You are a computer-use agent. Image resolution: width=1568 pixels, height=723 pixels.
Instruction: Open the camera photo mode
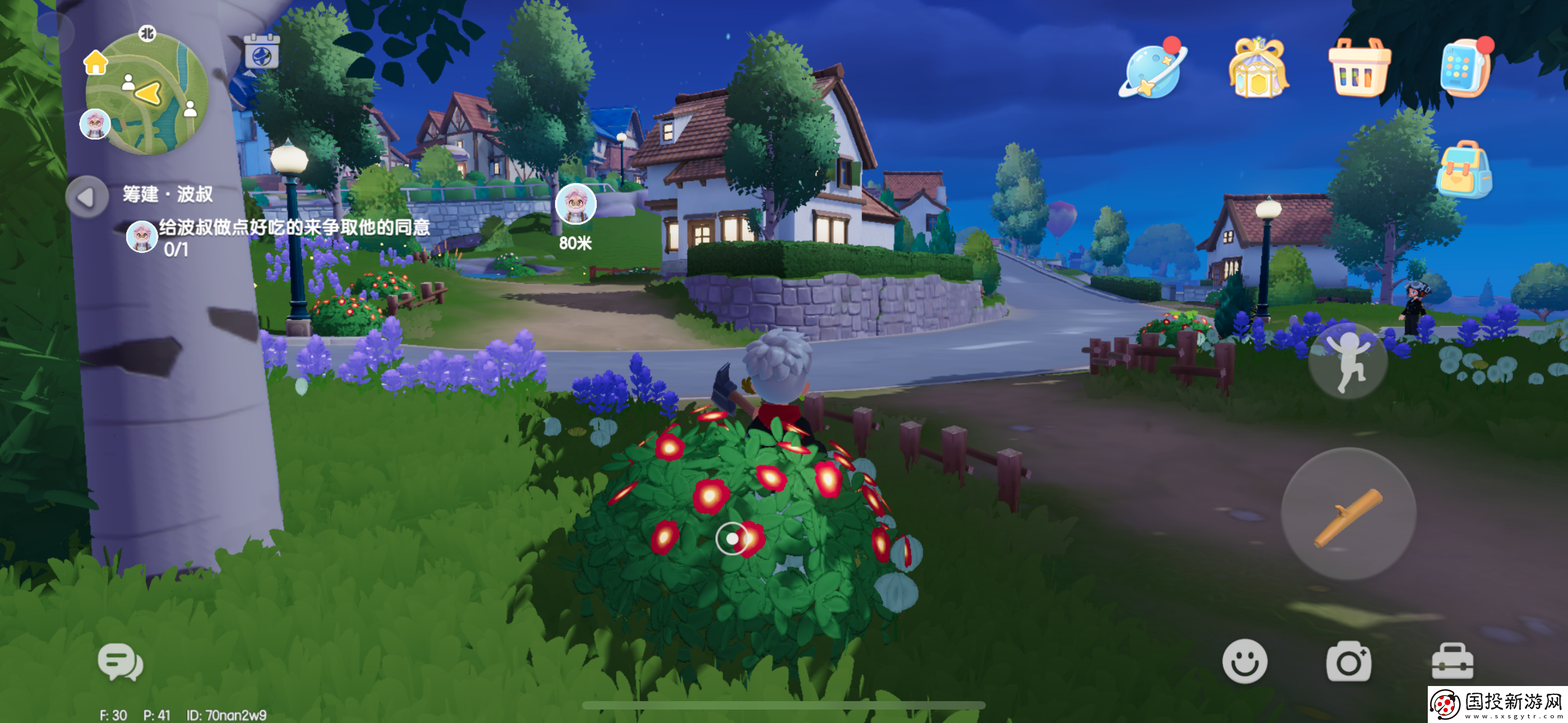click(x=1348, y=662)
